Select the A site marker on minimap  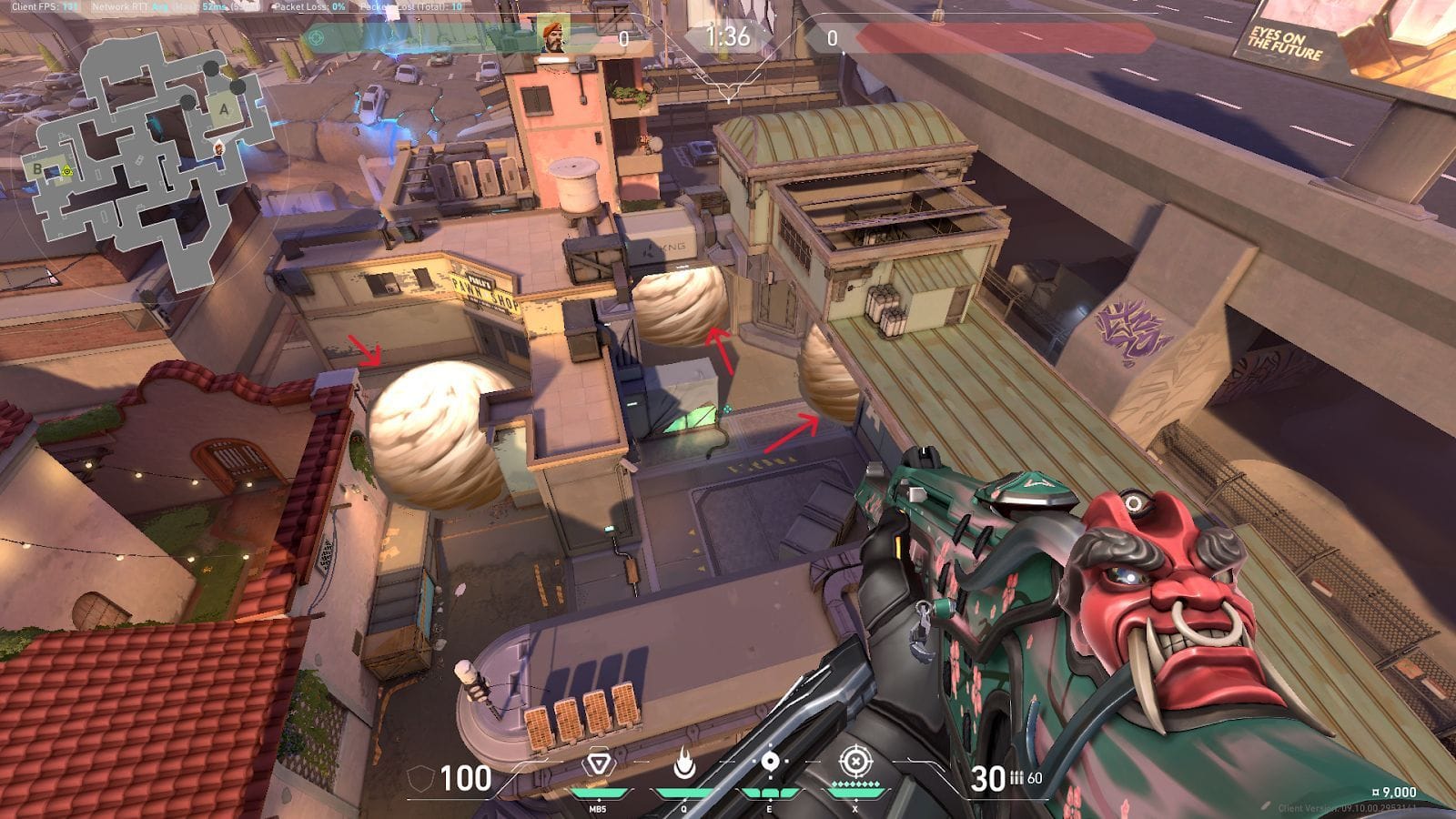[225, 110]
